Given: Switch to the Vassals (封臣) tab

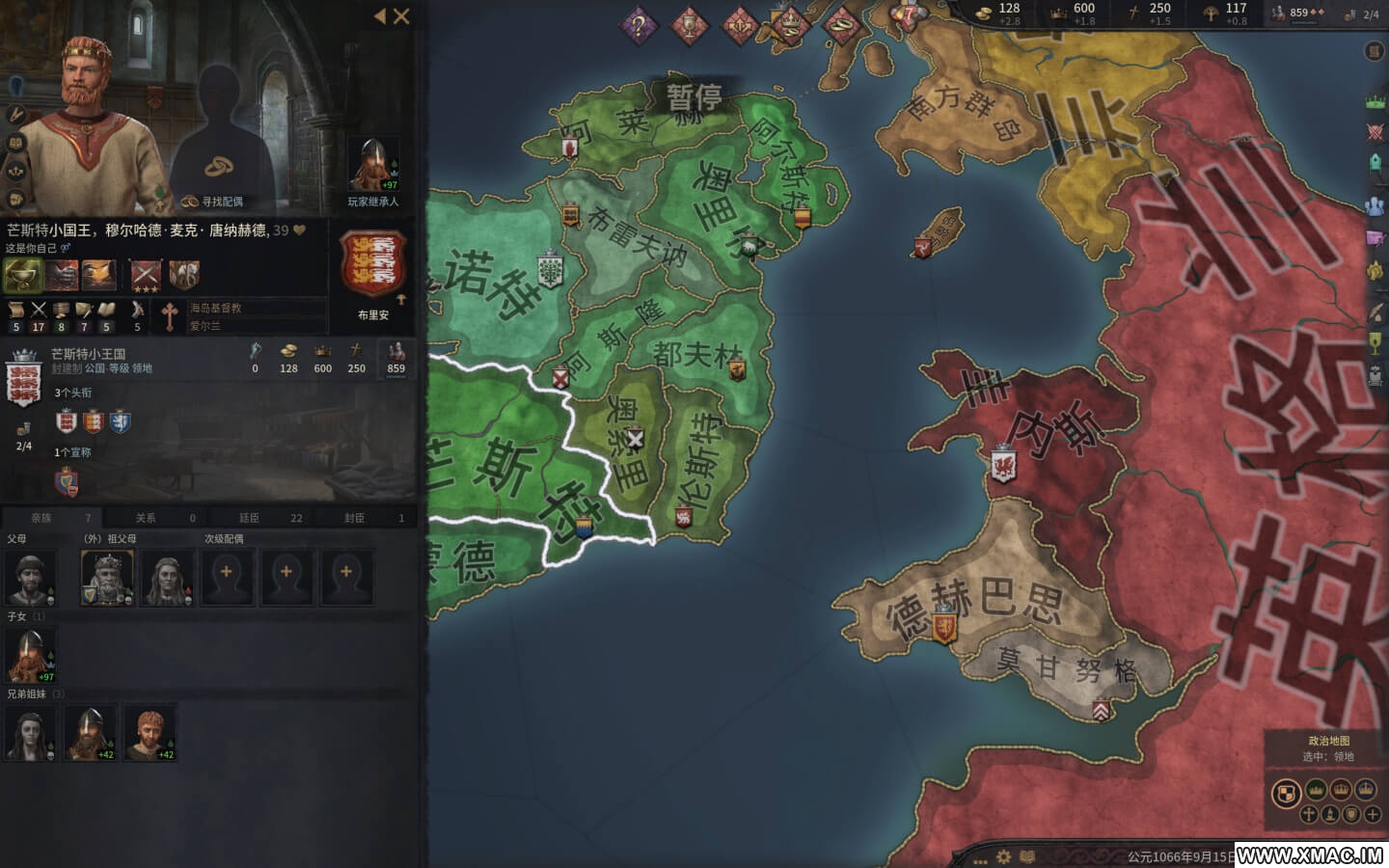Looking at the screenshot, I should click(366, 518).
